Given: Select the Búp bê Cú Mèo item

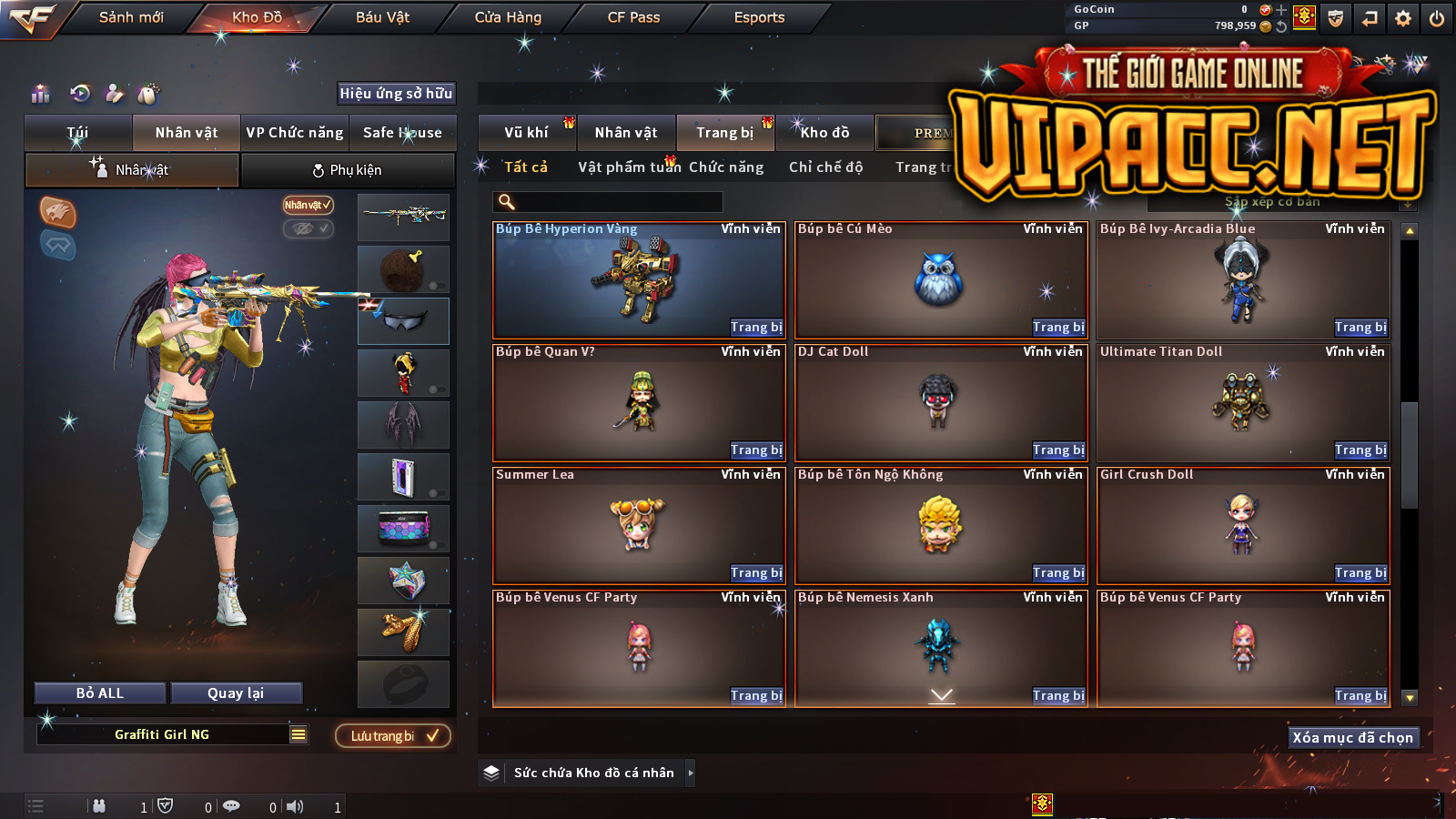Looking at the screenshot, I should [x=940, y=280].
